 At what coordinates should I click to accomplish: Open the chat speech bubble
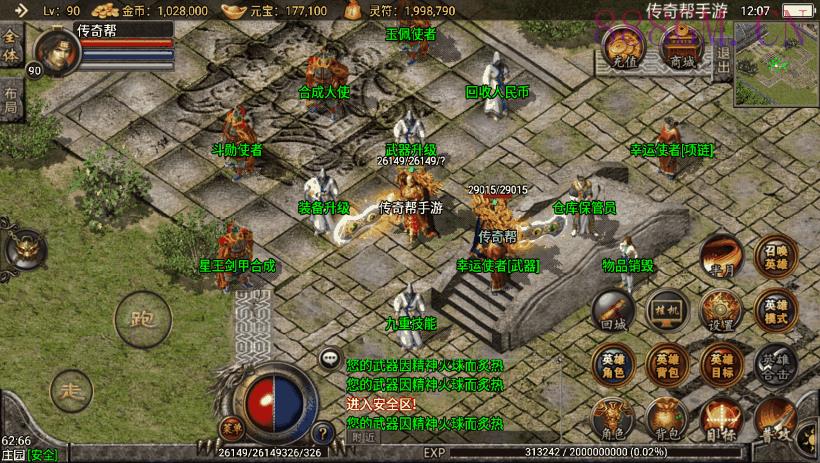pyautogui.click(x=329, y=357)
